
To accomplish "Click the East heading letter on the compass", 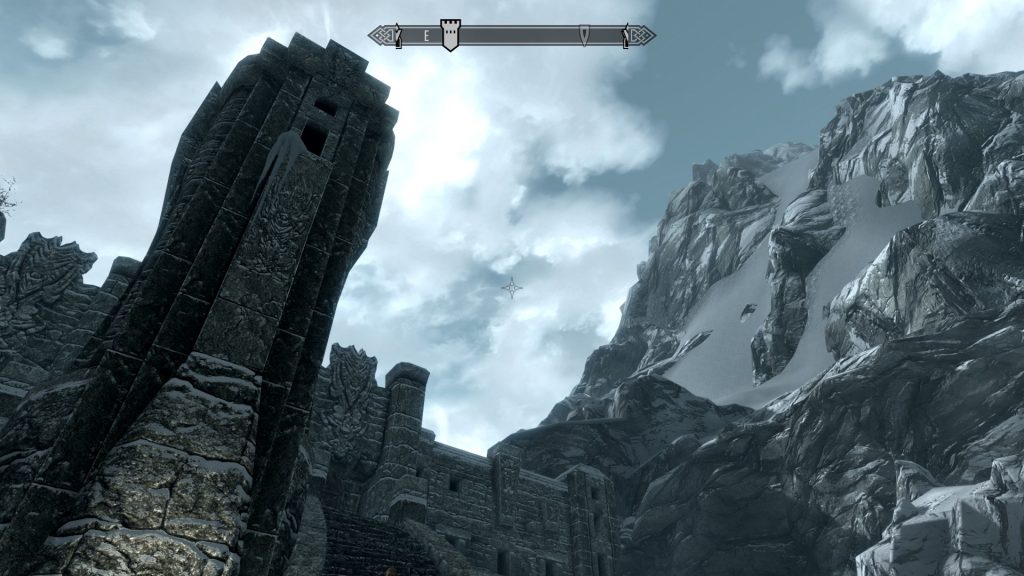I will pos(426,36).
